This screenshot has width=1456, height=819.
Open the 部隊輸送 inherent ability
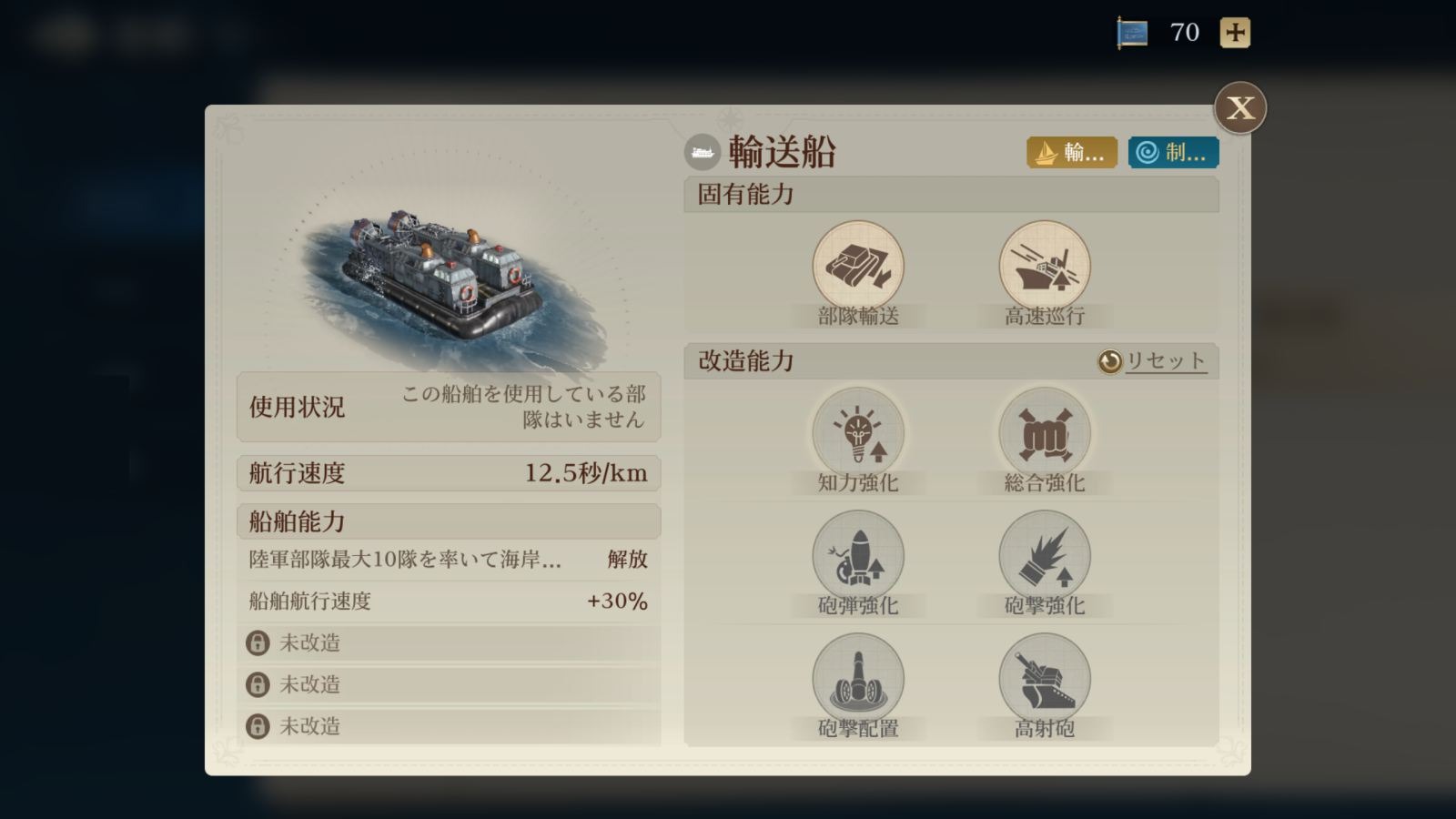pos(857,268)
